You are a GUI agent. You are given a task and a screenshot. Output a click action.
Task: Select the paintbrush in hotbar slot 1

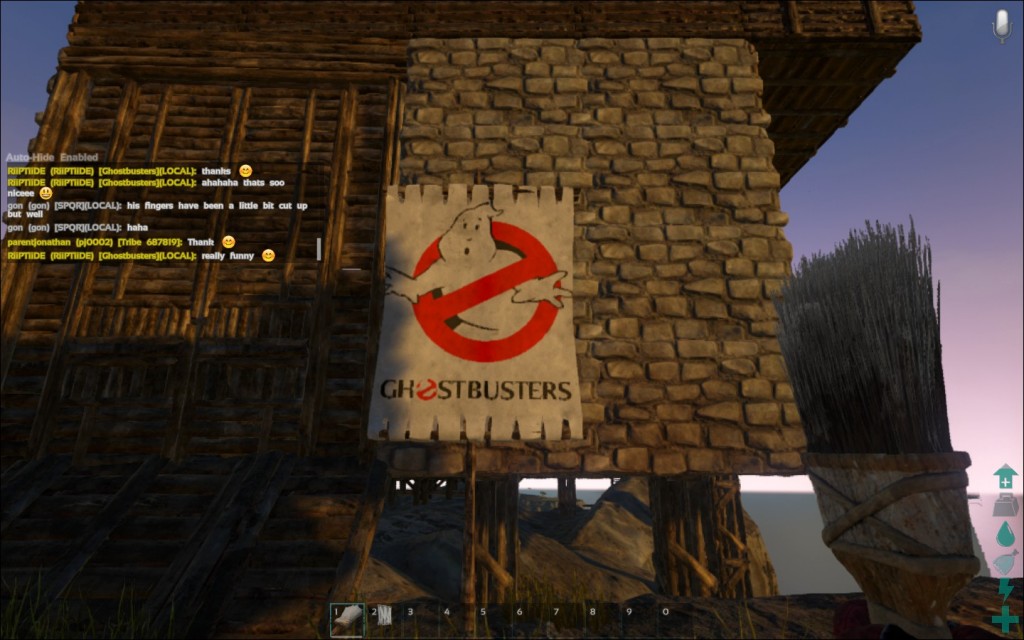tap(346, 620)
